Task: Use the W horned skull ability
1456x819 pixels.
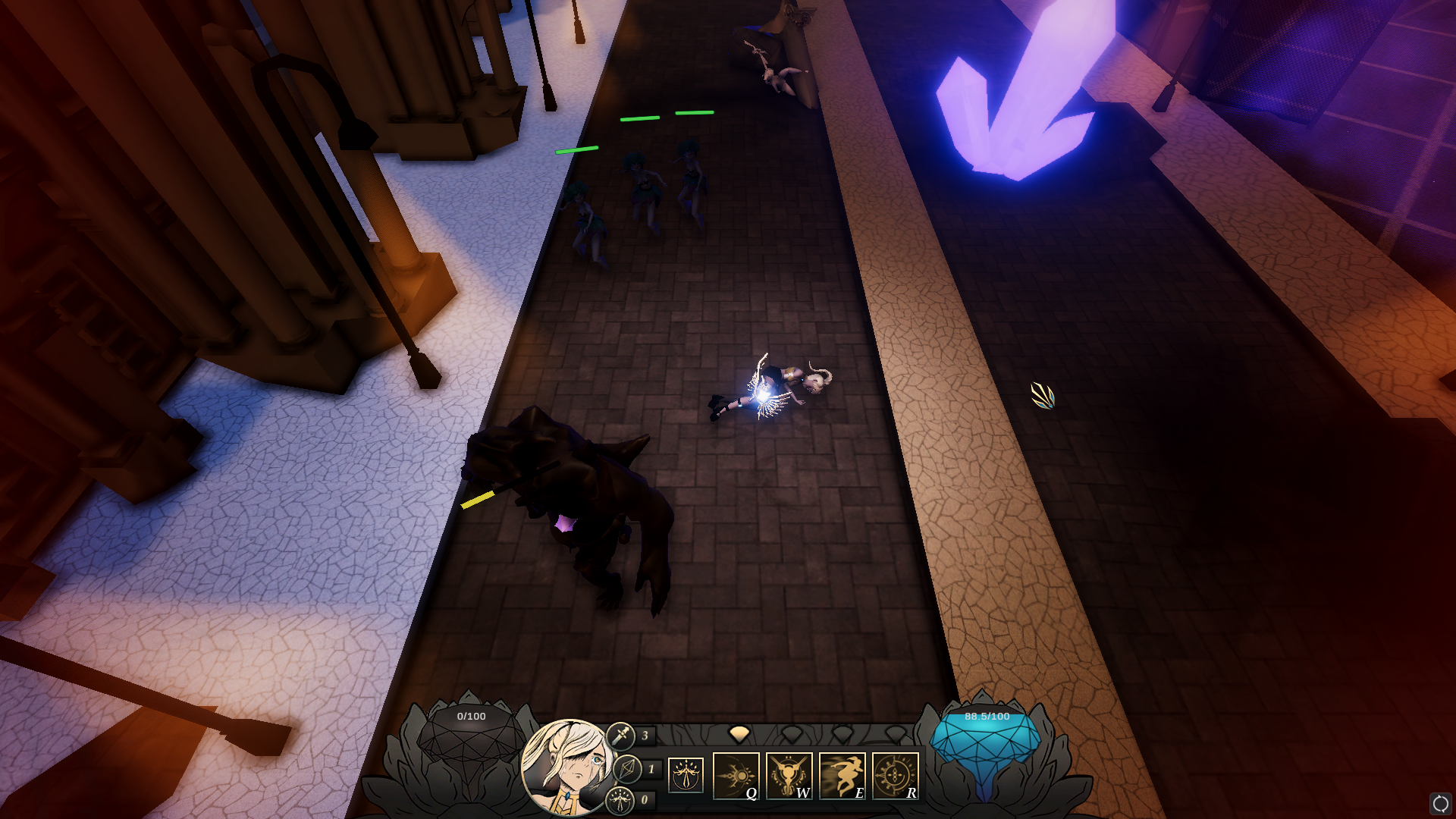Action: [789, 776]
